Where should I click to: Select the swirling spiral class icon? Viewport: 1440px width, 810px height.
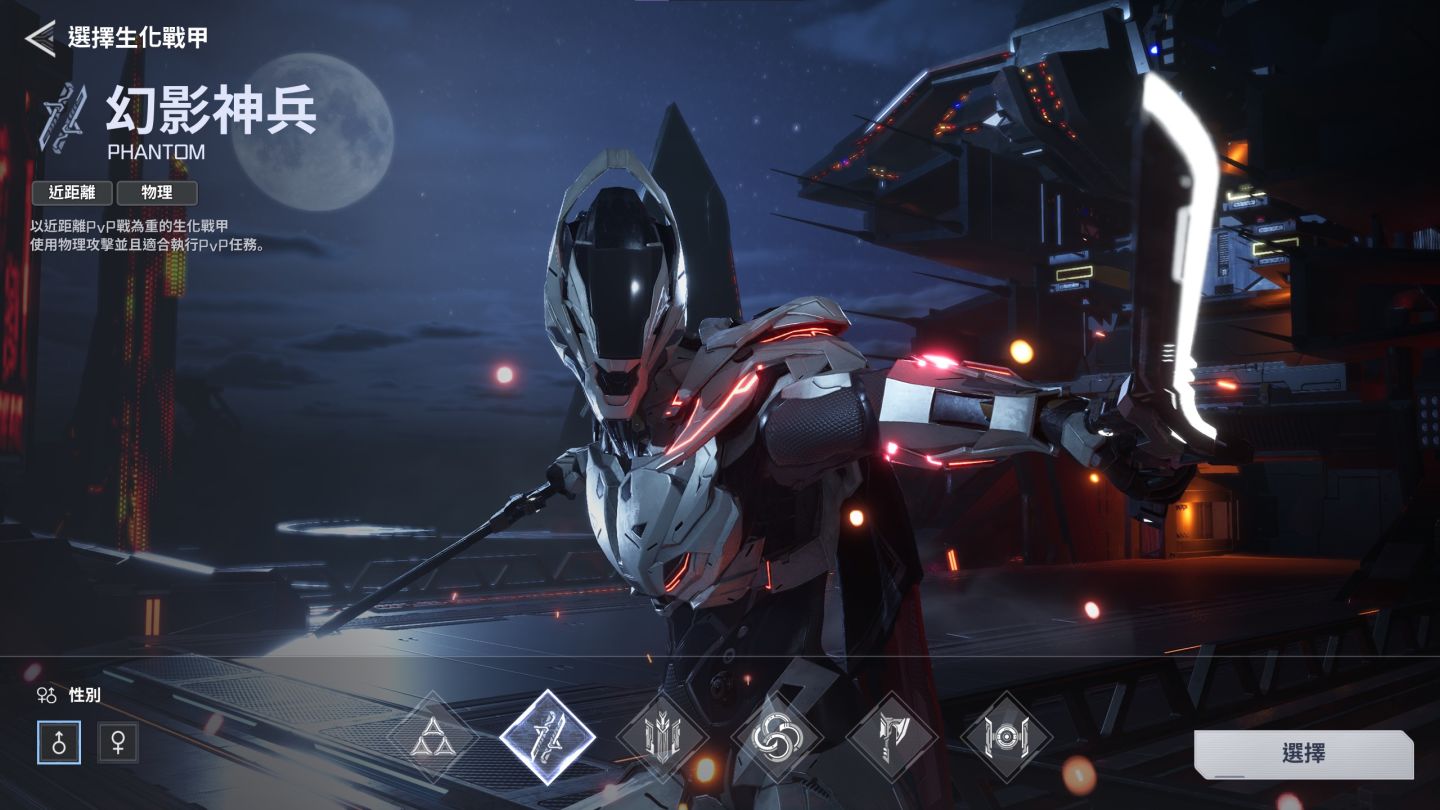click(x=777, y=739)
